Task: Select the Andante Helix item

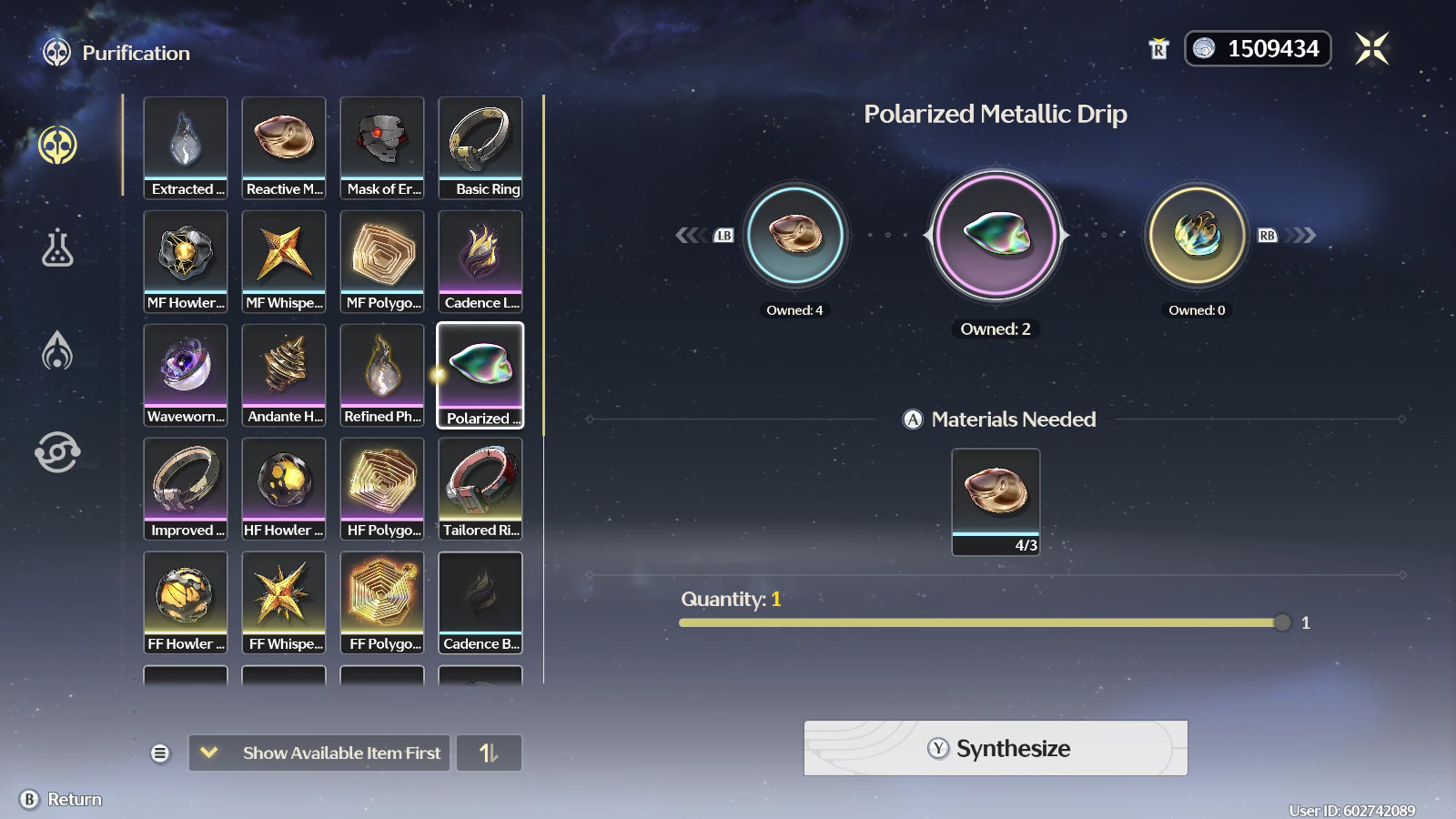Action: (x=284, y=375)
